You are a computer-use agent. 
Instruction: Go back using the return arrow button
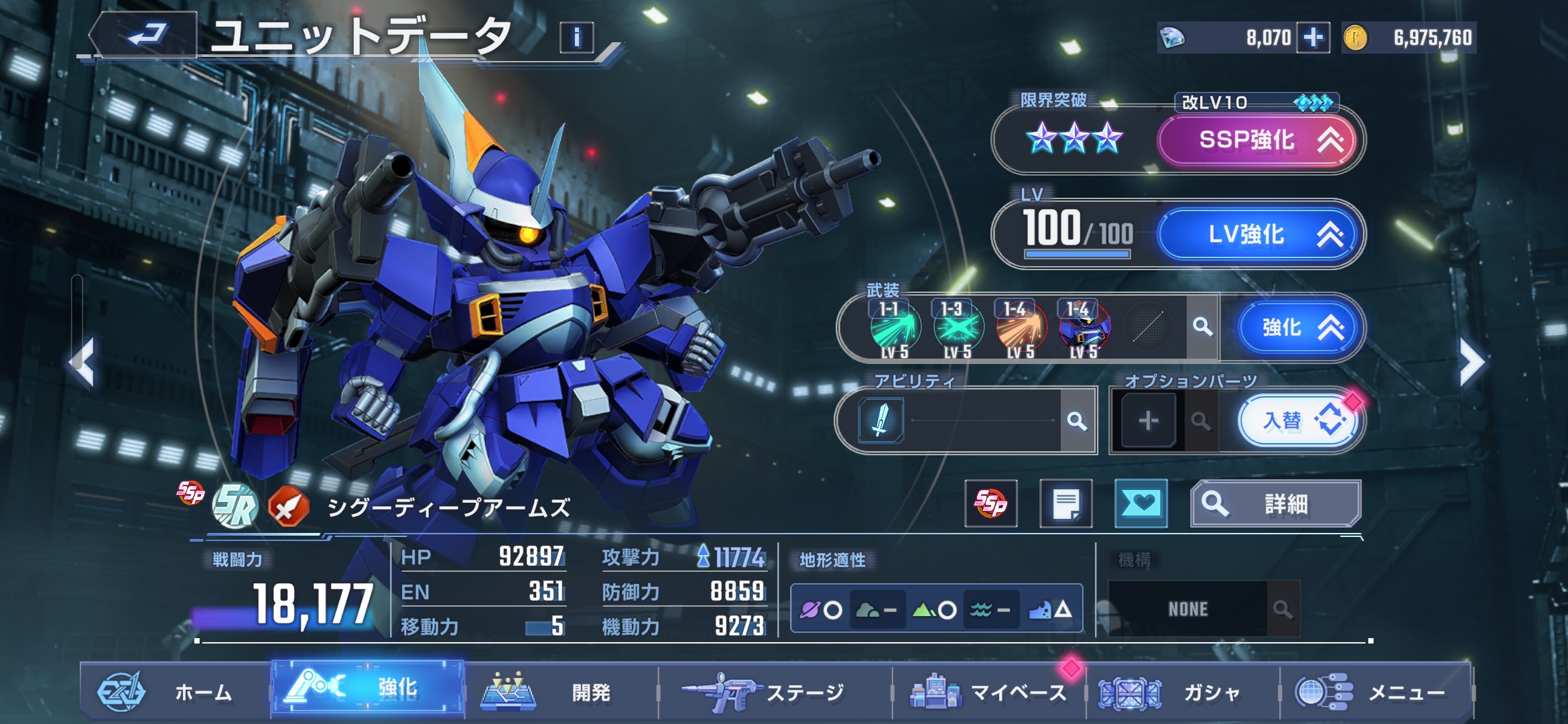point(146,35)
